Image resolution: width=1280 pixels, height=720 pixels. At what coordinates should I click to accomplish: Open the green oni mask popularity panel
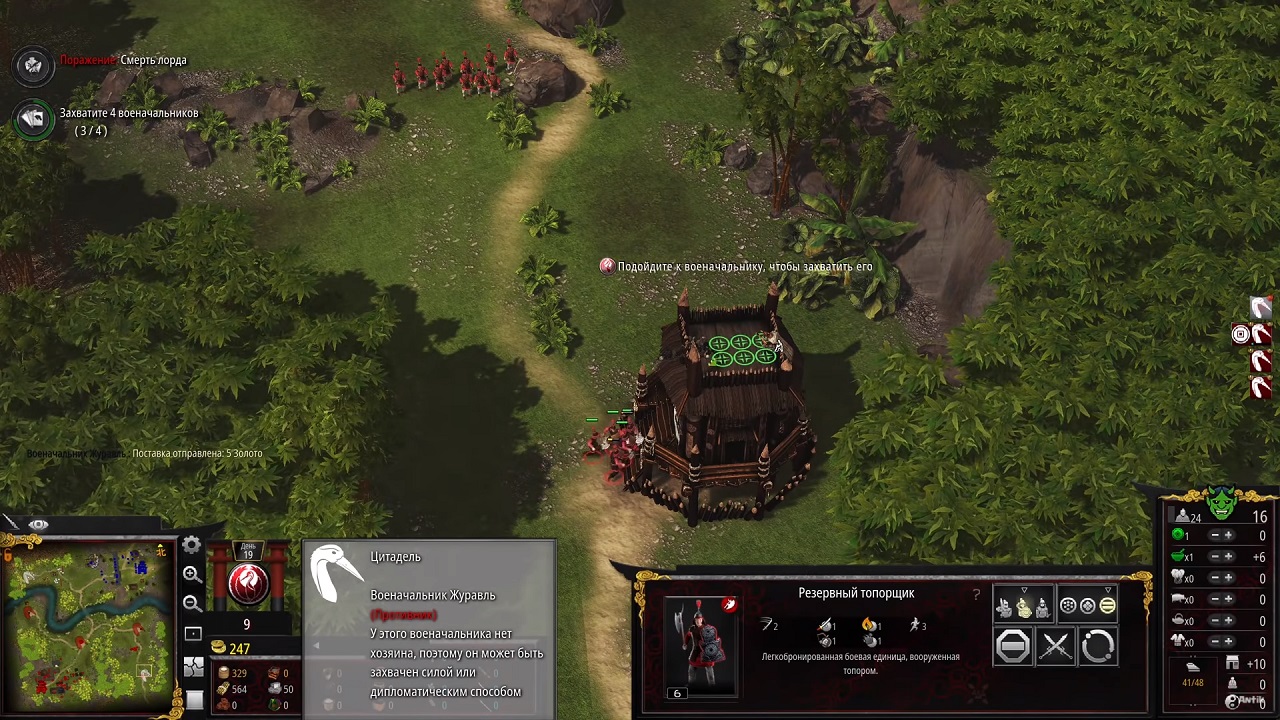click(1221, 503)
